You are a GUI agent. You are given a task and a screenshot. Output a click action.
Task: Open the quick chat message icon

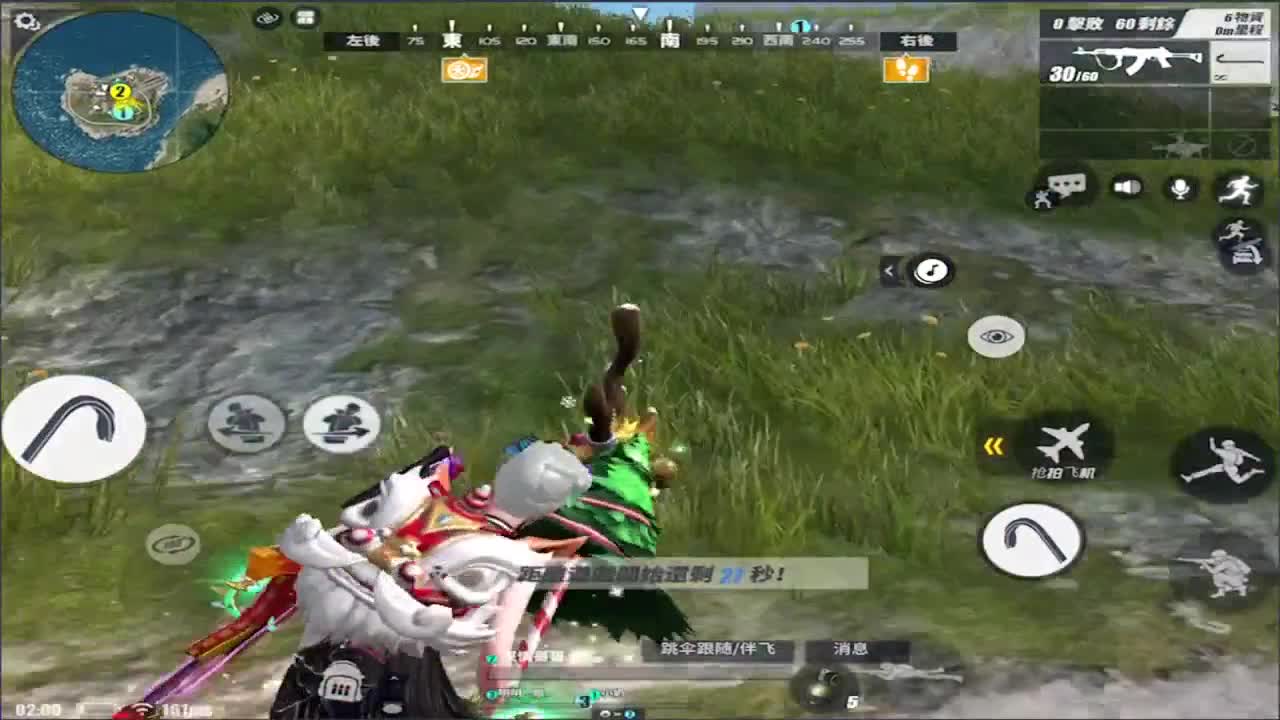(1066, 186)
